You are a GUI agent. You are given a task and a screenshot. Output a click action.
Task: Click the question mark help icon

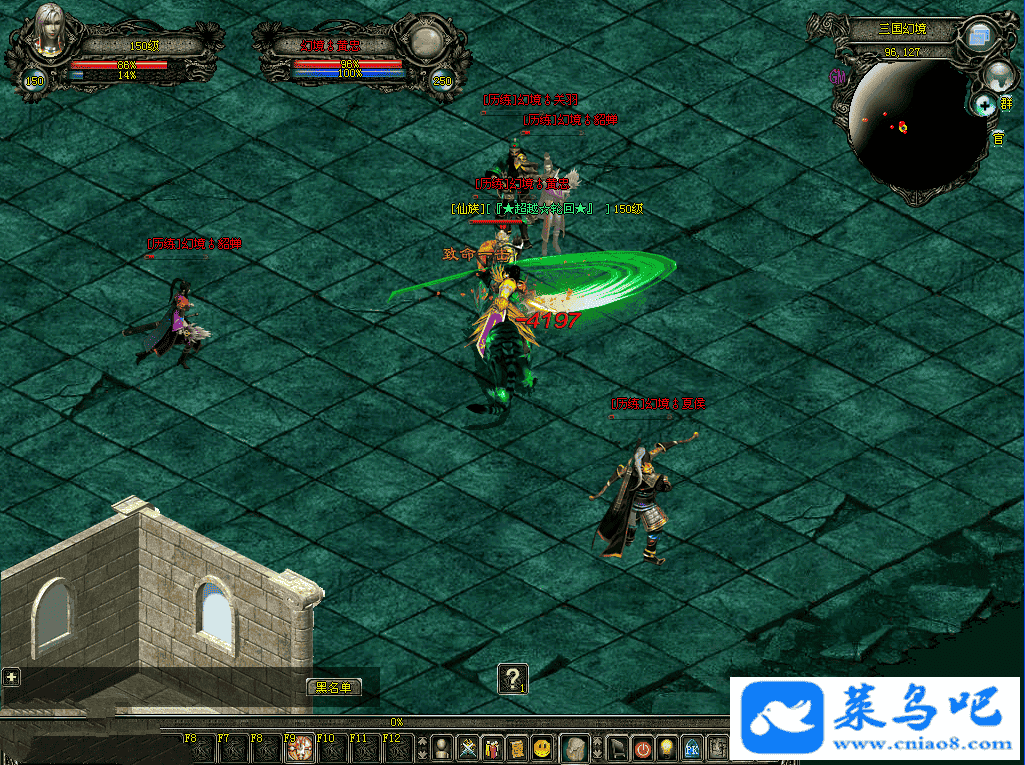pos(512,679)
